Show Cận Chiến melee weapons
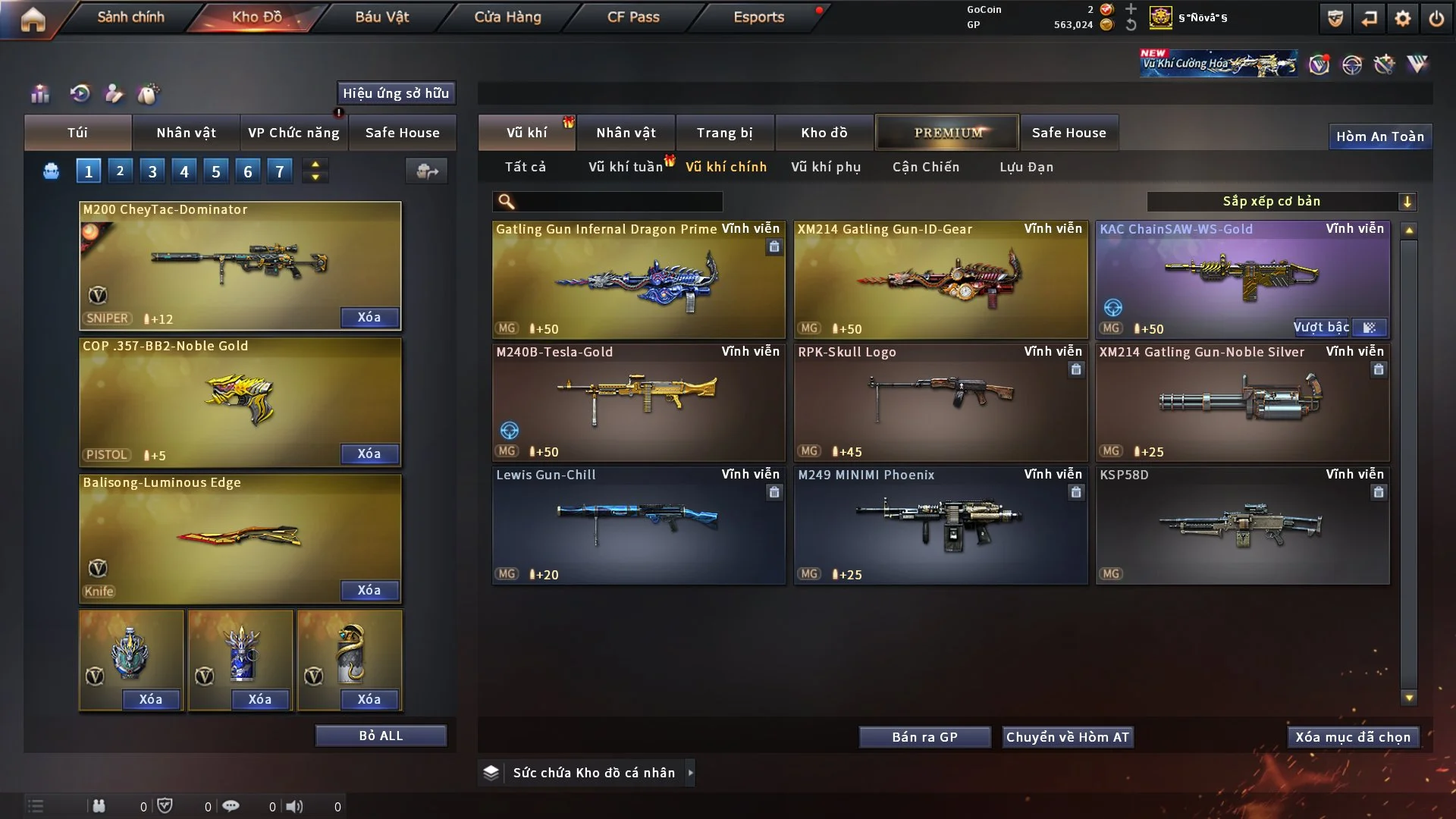 pos(926,167)
